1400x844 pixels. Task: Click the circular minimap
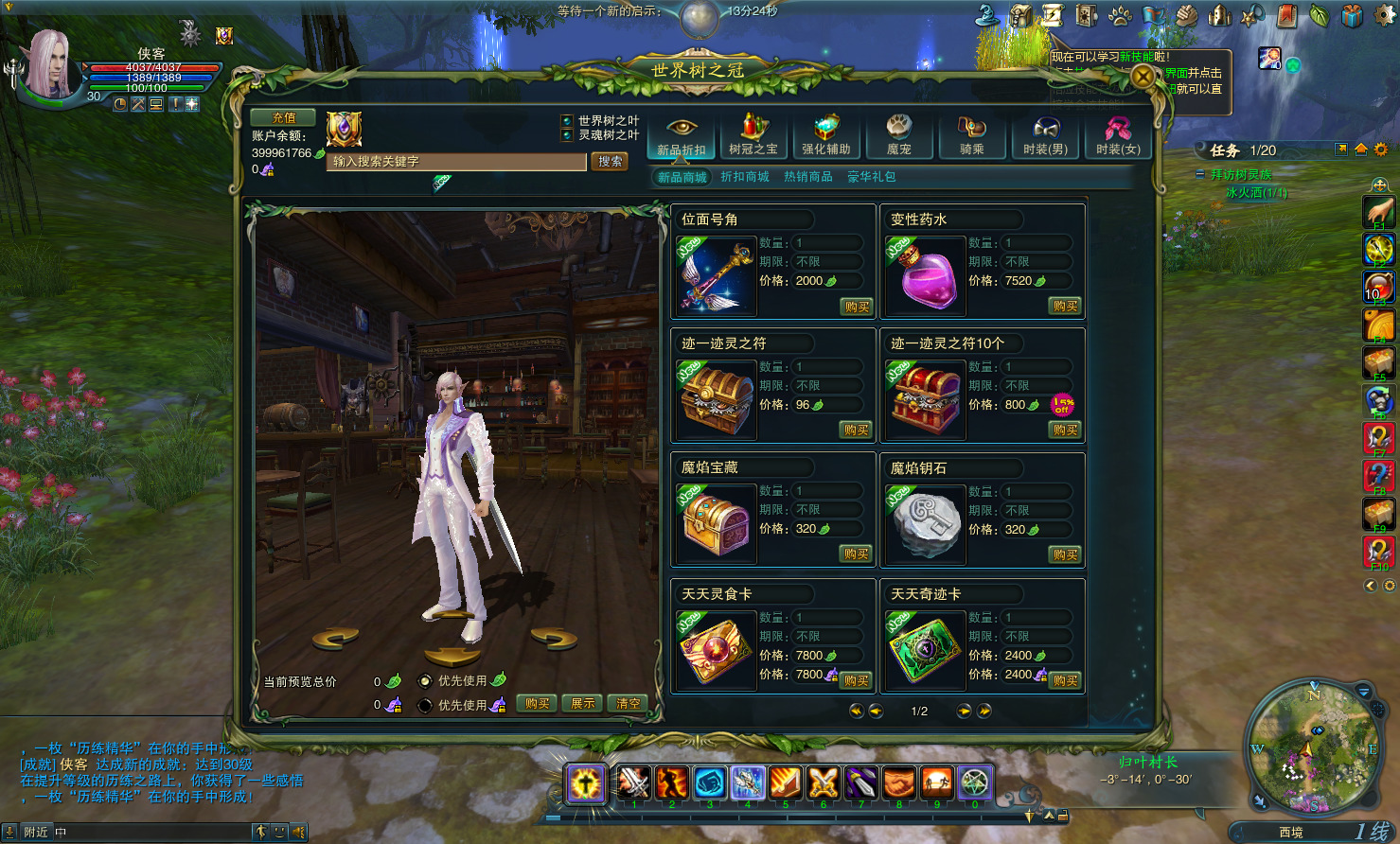pyautogui.click(x=1313, y=747)
